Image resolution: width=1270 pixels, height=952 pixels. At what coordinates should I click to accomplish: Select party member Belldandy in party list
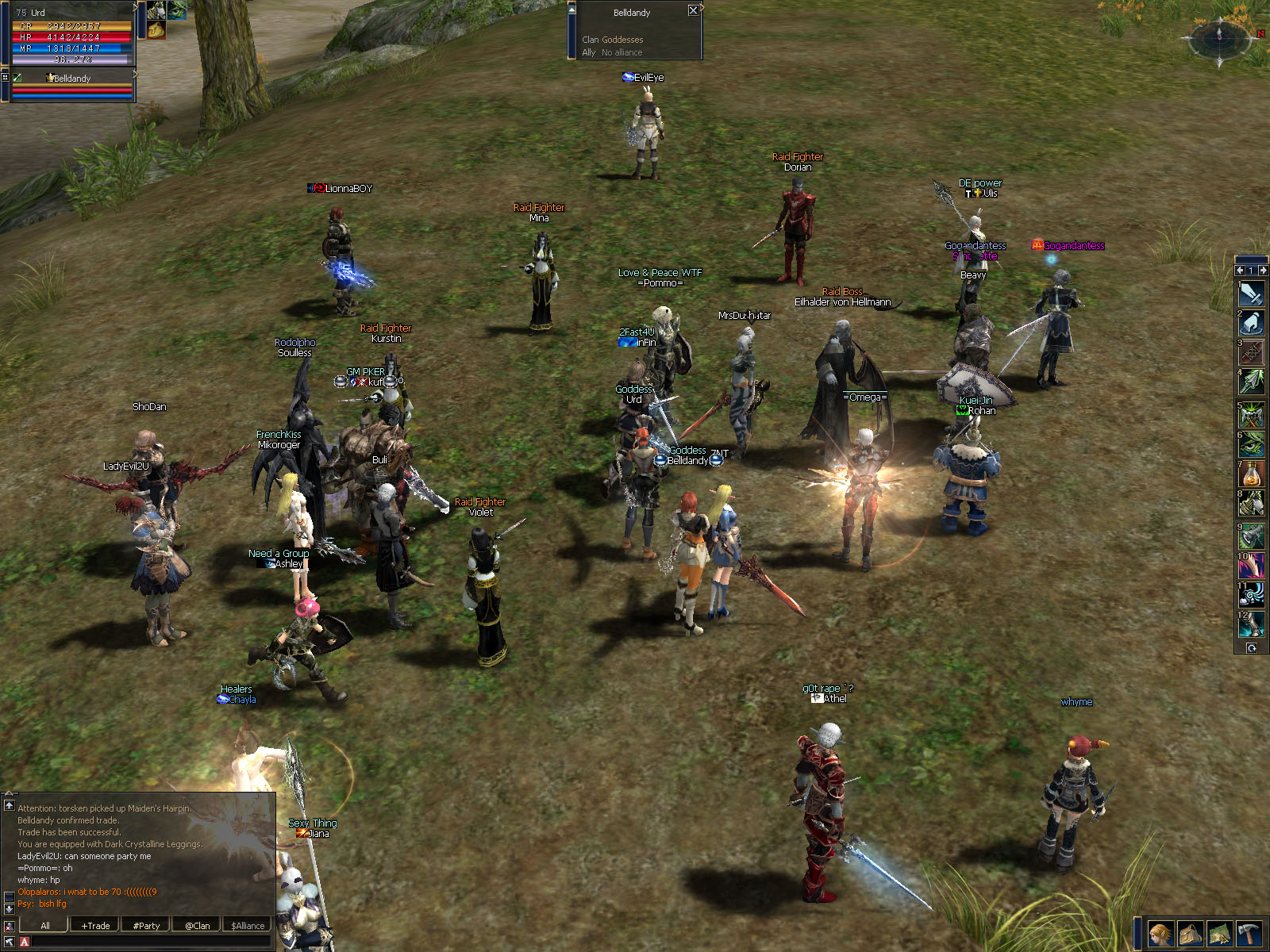click(71, 79)
